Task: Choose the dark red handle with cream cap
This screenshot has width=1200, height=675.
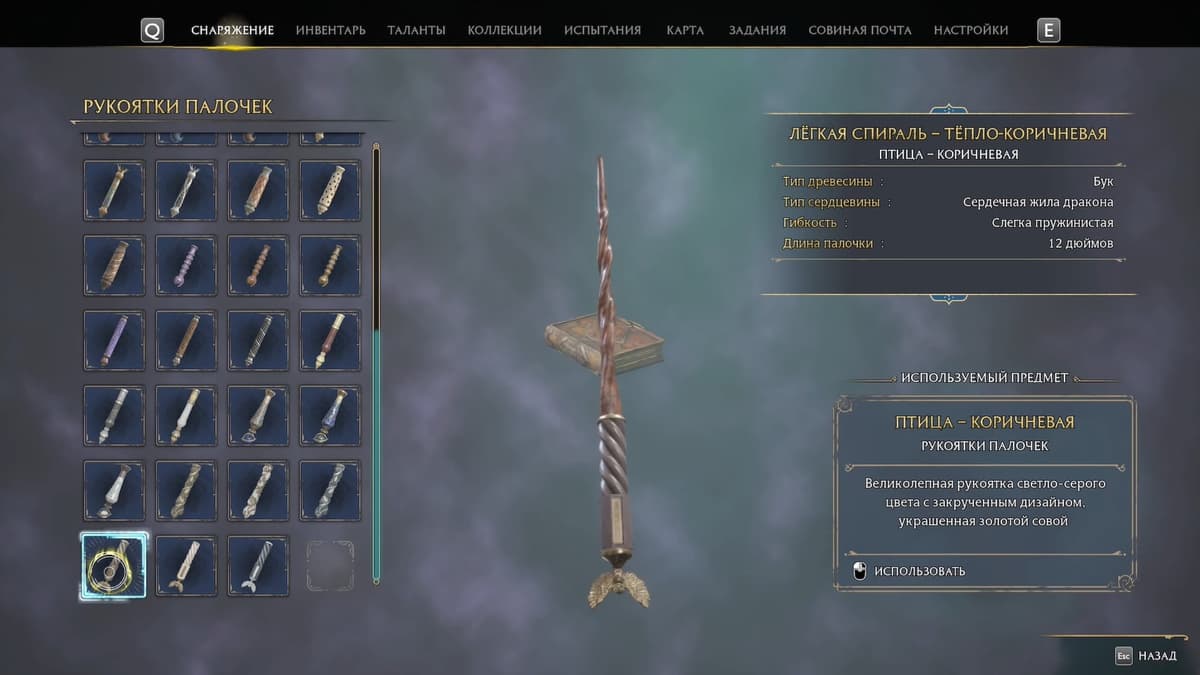Action: [x=330, y=340]
